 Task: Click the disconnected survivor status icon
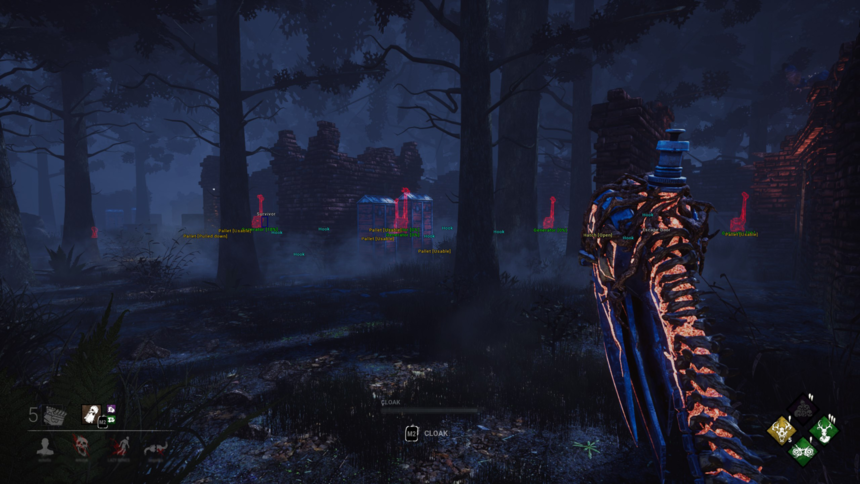coord(155,448)
